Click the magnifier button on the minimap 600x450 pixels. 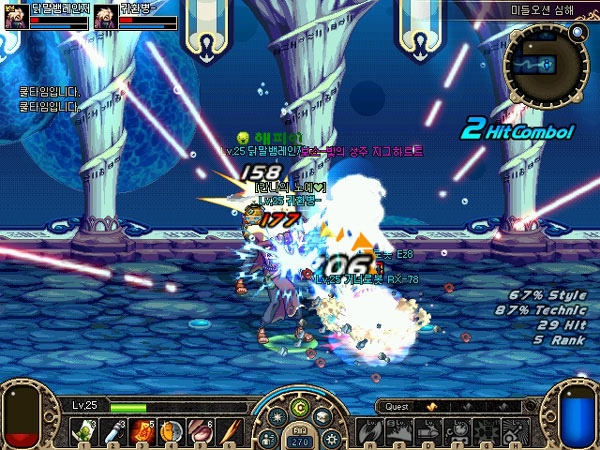click(x=577, y=32)
